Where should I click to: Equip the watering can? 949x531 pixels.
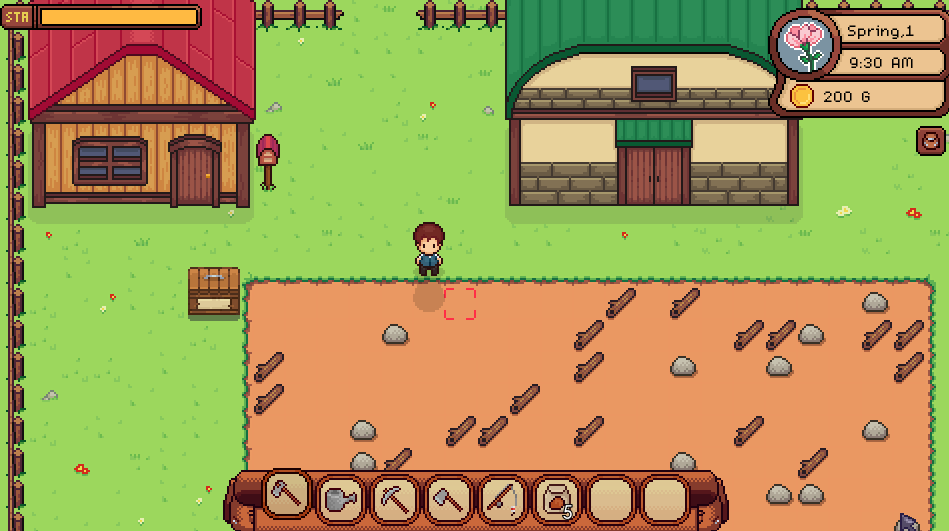[341, 498]
